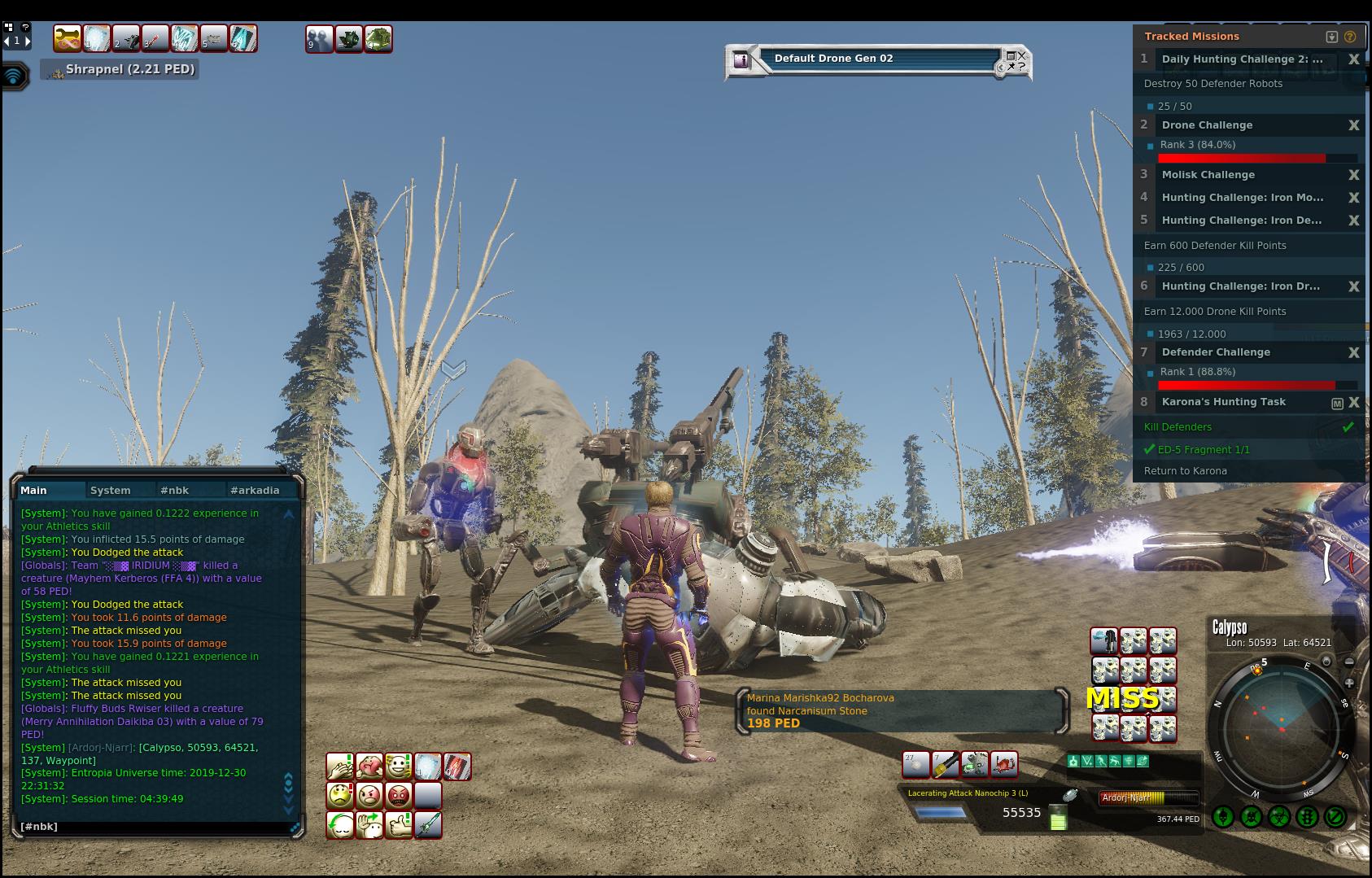Viewport: 1372px width, 878px height.
Task: Select the #nbk chat tab
Action: 175,490
